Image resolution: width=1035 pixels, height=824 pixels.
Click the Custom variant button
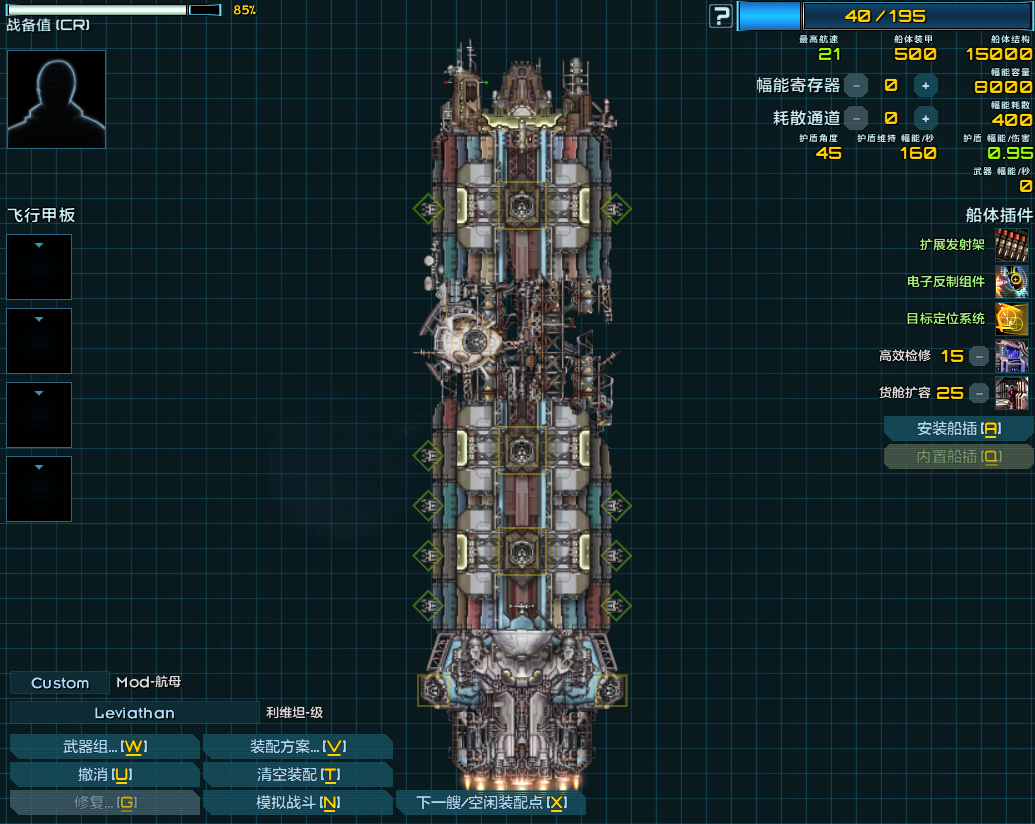click(x=60, y=683)
